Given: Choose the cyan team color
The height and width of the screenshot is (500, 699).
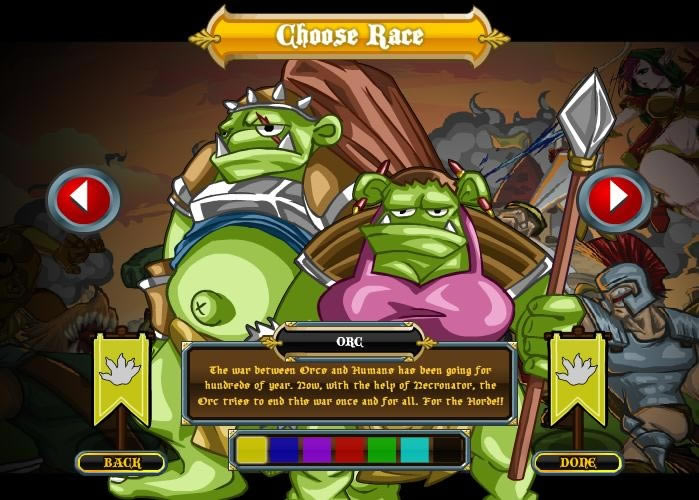Looking at the screenshot, I should tap(414, 450).
